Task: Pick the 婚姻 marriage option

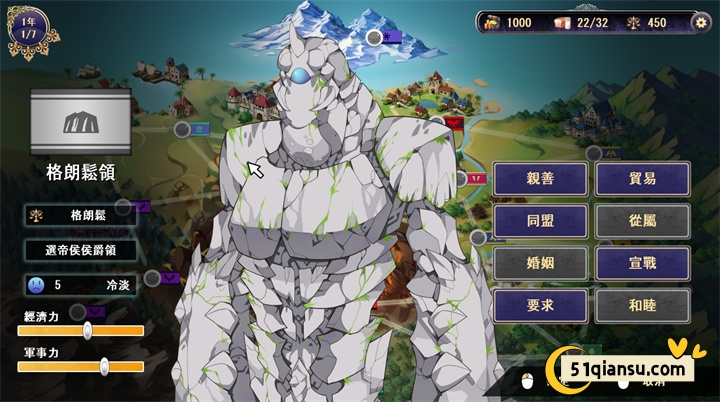Action: [x=539, y=263]
